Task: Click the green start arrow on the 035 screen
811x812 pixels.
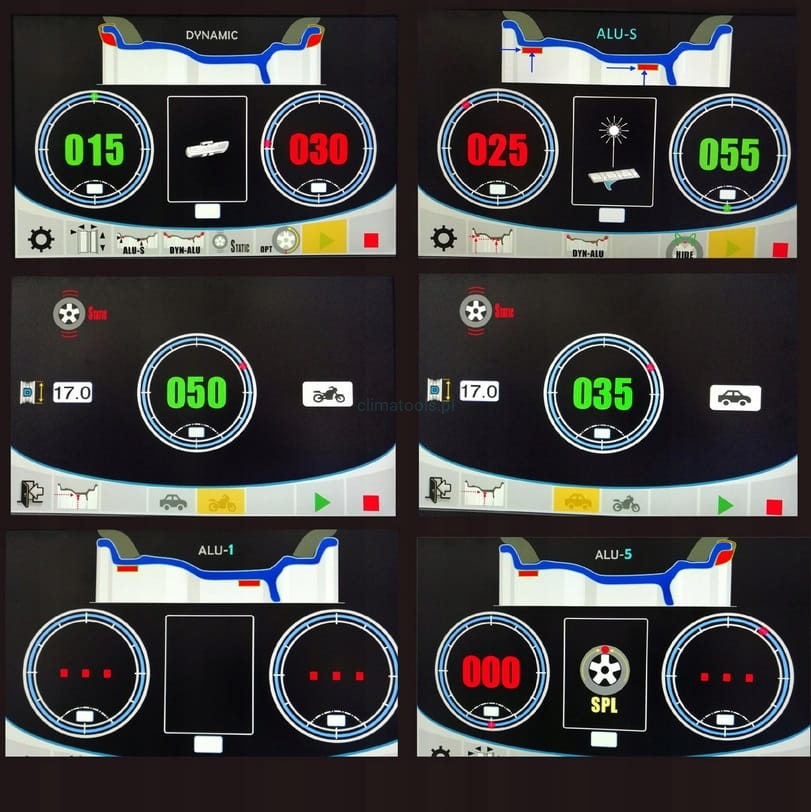Action: click(727, 504)
